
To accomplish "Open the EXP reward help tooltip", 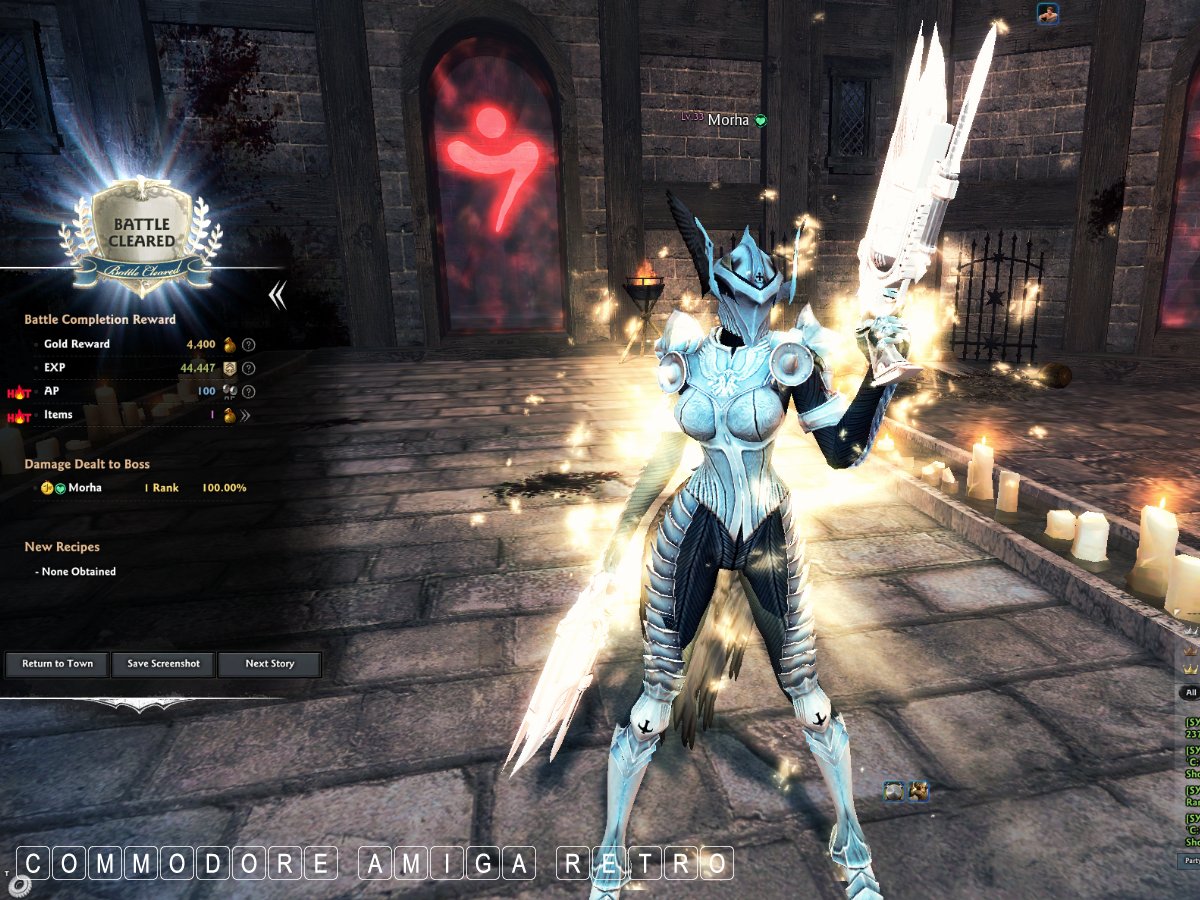I will (249, 368).
